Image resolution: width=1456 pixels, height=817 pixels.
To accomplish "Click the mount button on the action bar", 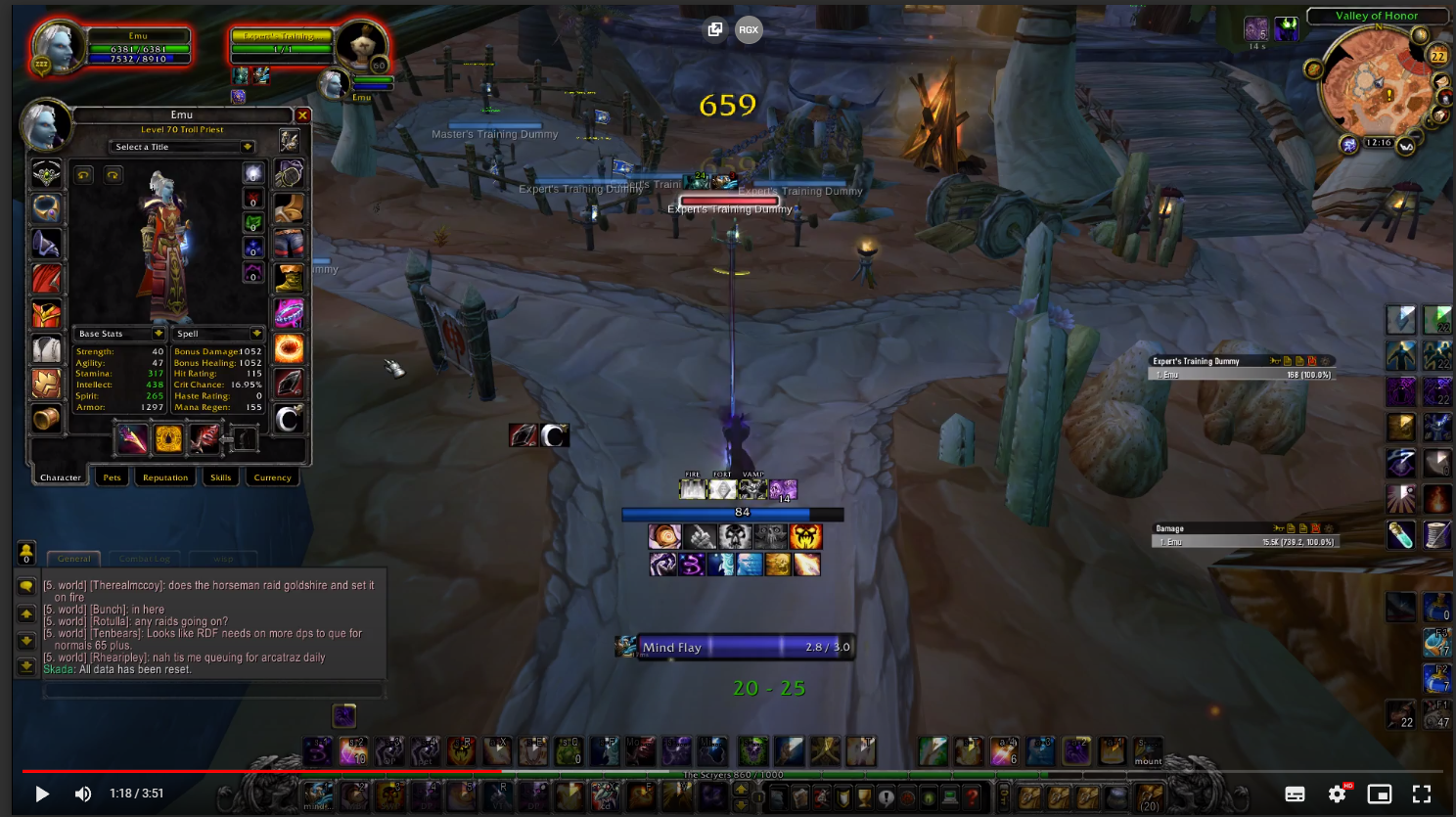I will [1147, 750].
